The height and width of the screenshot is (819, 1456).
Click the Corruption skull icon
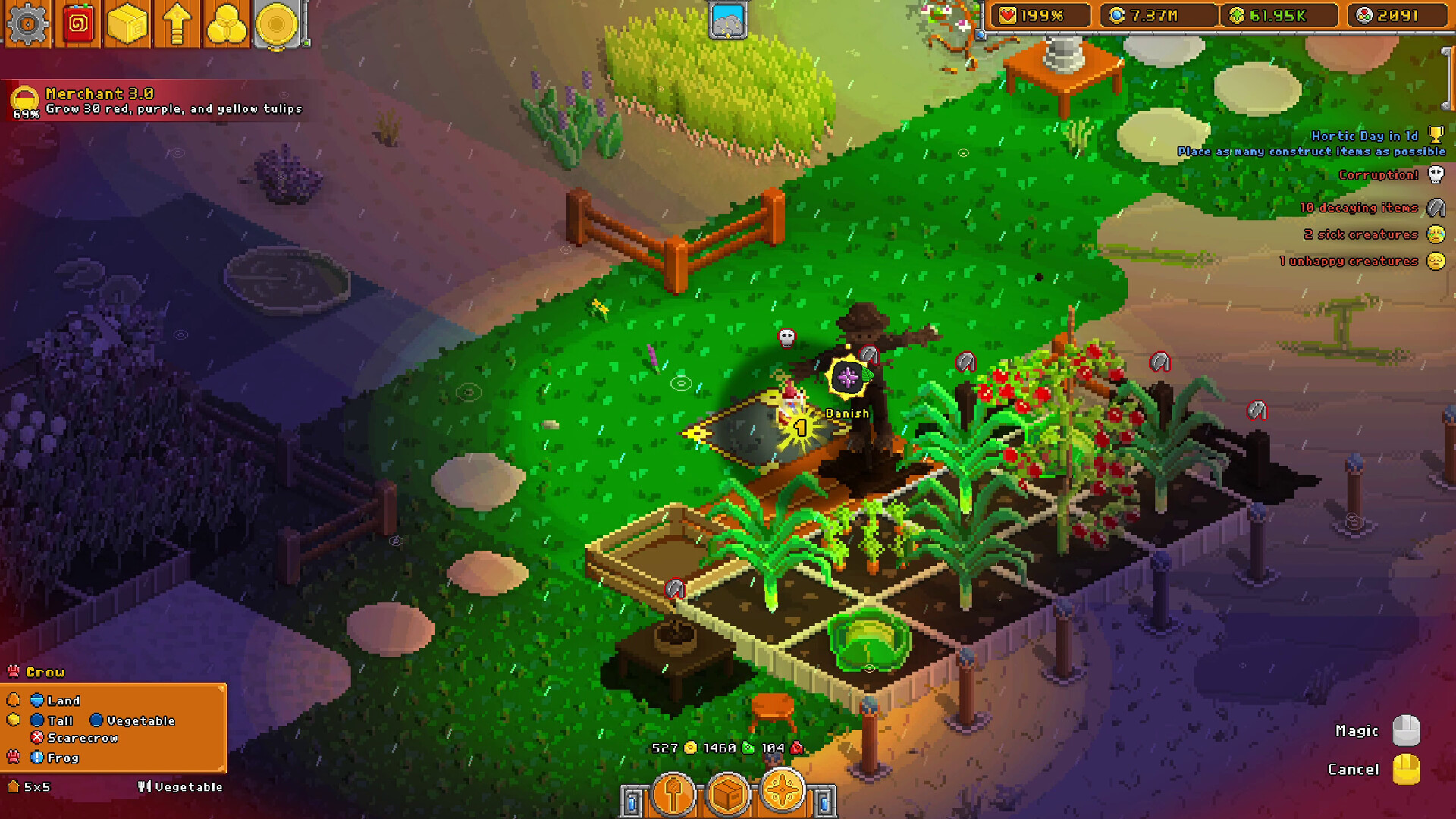pyautogui.click(x=1437, y=175)
